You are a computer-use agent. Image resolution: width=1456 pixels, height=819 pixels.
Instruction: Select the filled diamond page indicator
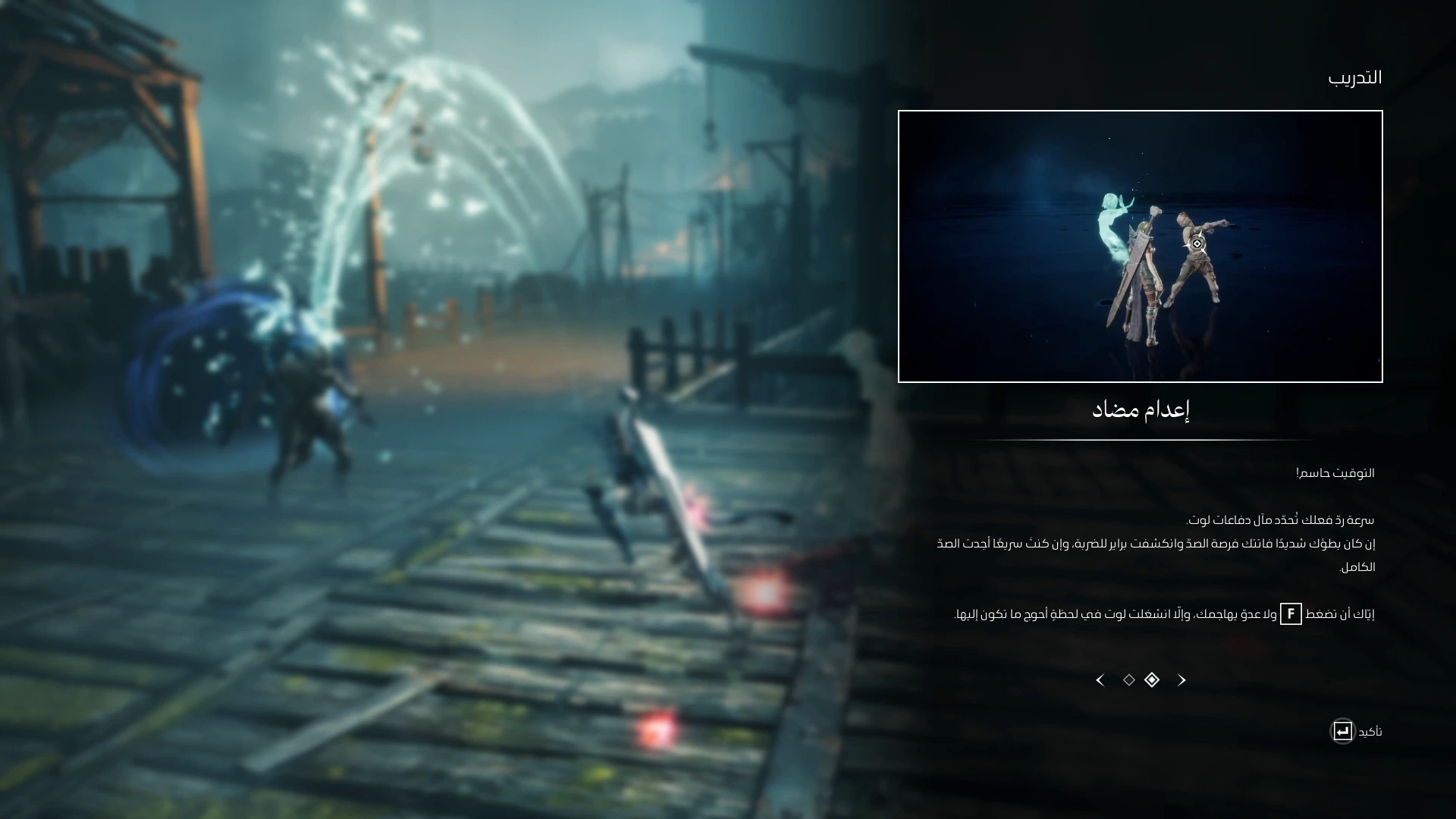tap(1152, 680)
